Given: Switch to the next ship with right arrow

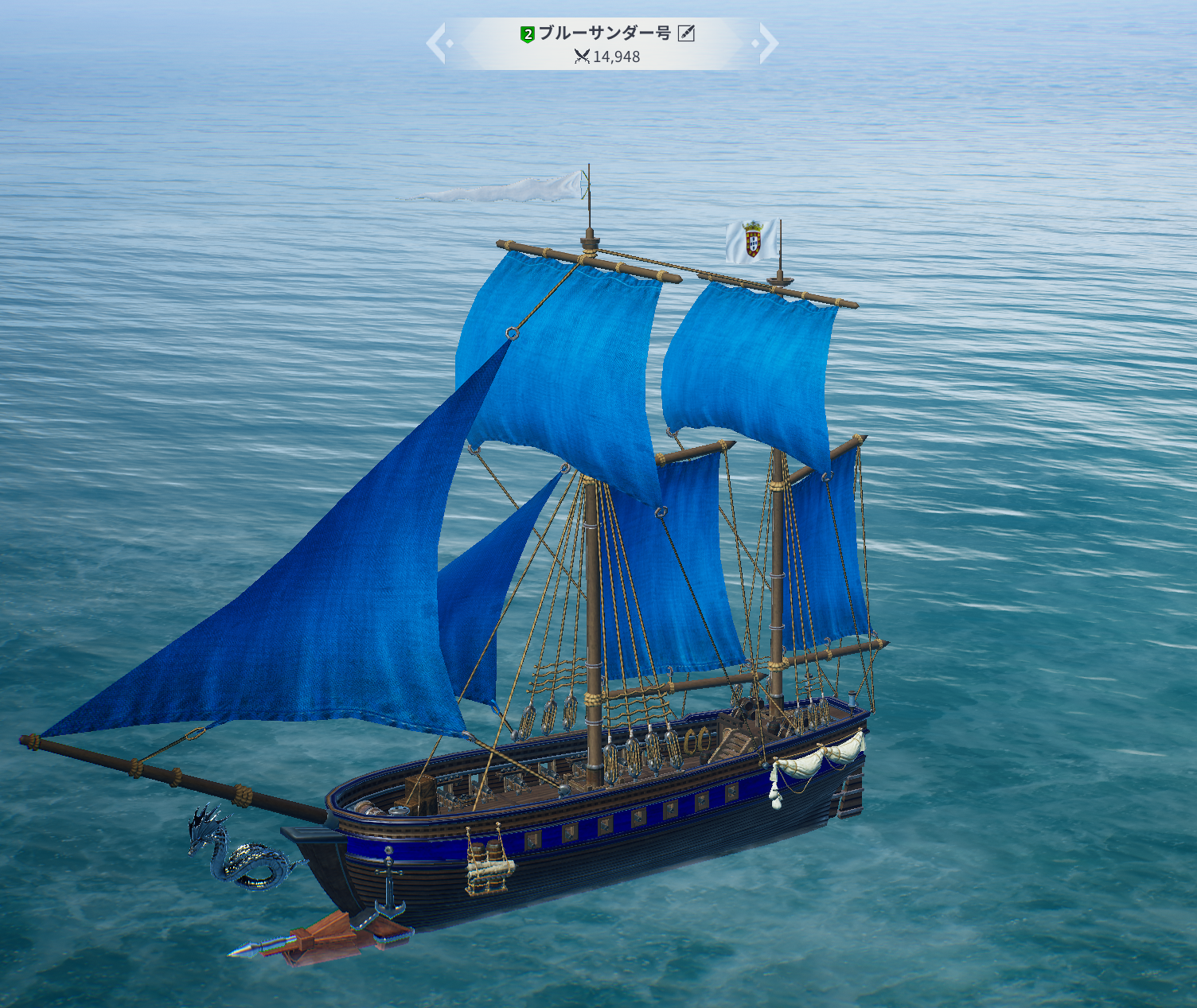Looking at the screenshot, I should tap(767, 43).
